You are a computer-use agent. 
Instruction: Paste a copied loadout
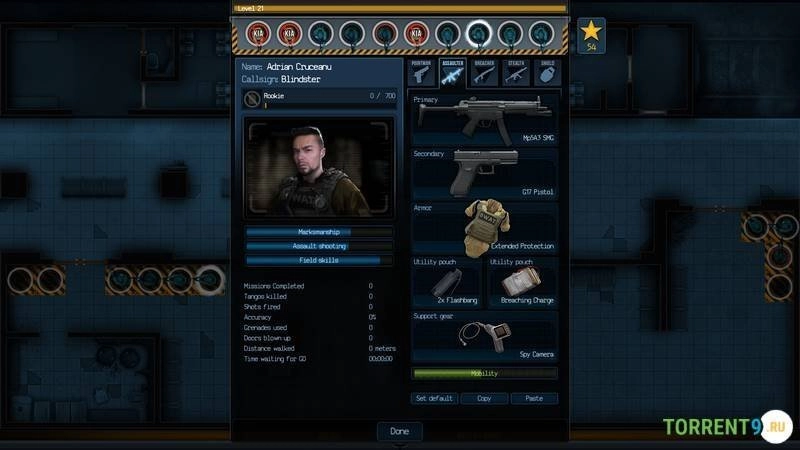click(x=534, y=398)
